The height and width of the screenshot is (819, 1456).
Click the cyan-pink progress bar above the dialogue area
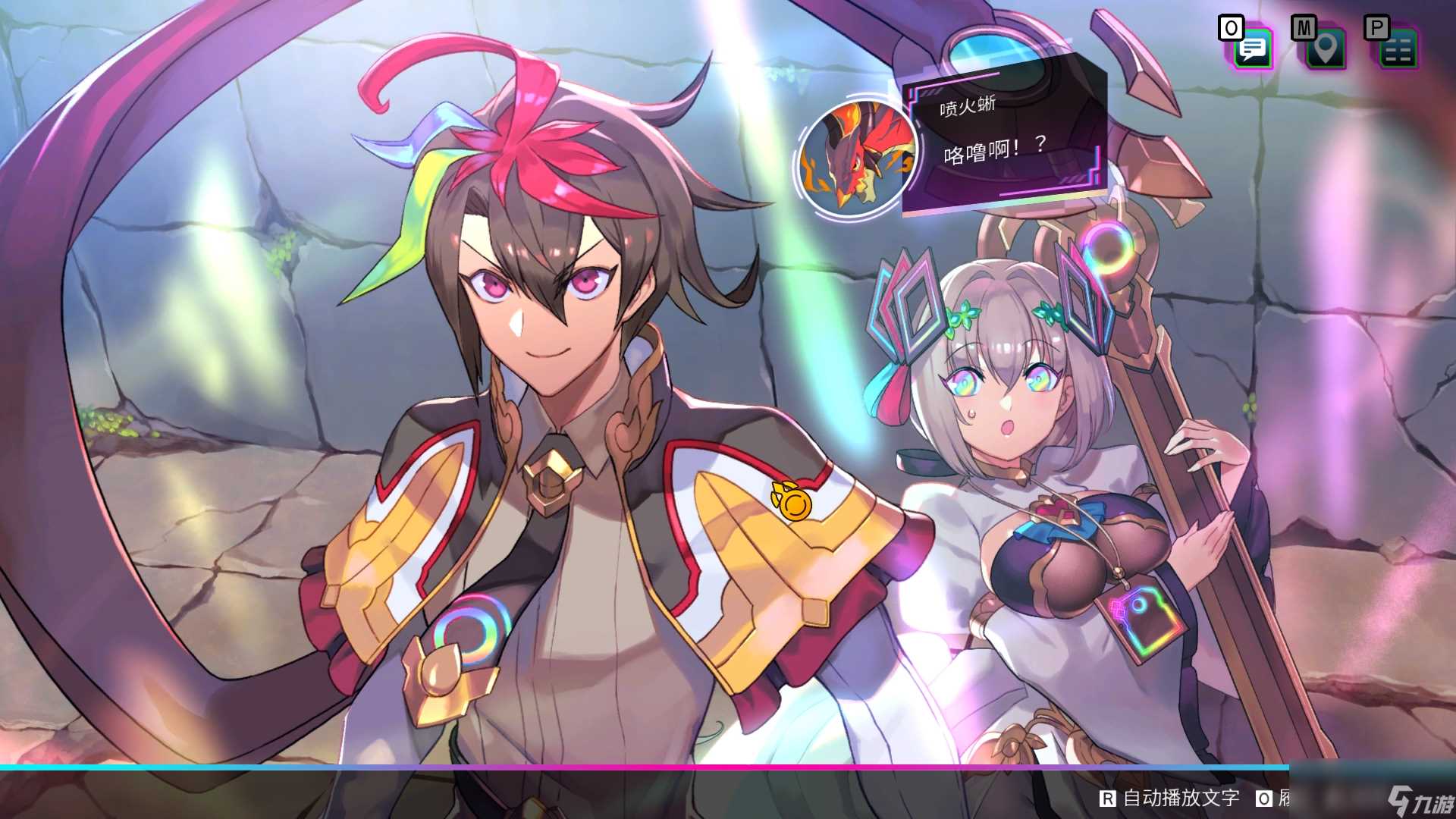pos(728,767)
